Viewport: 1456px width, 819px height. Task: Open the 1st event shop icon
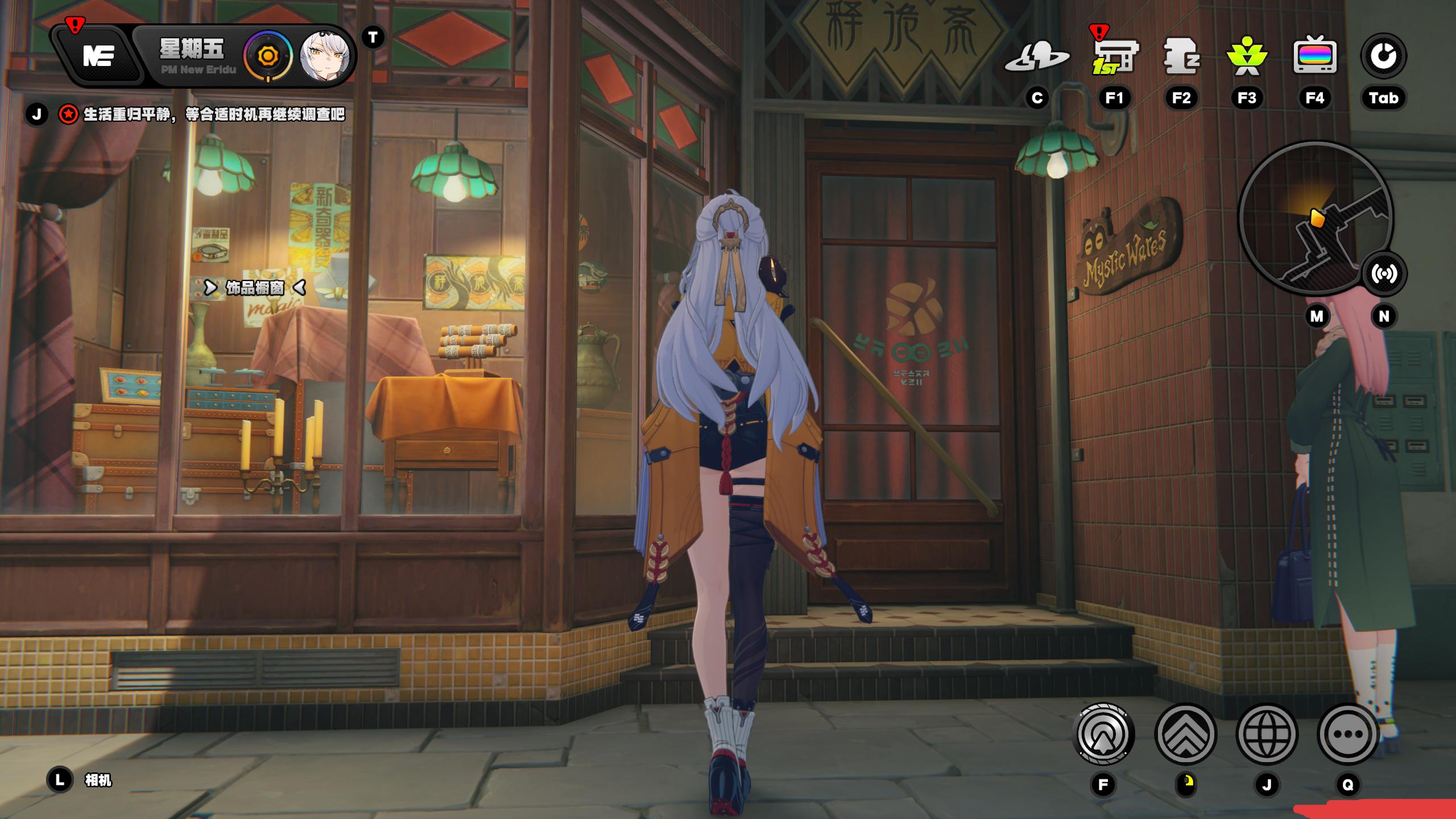[x=1114, y=57]
